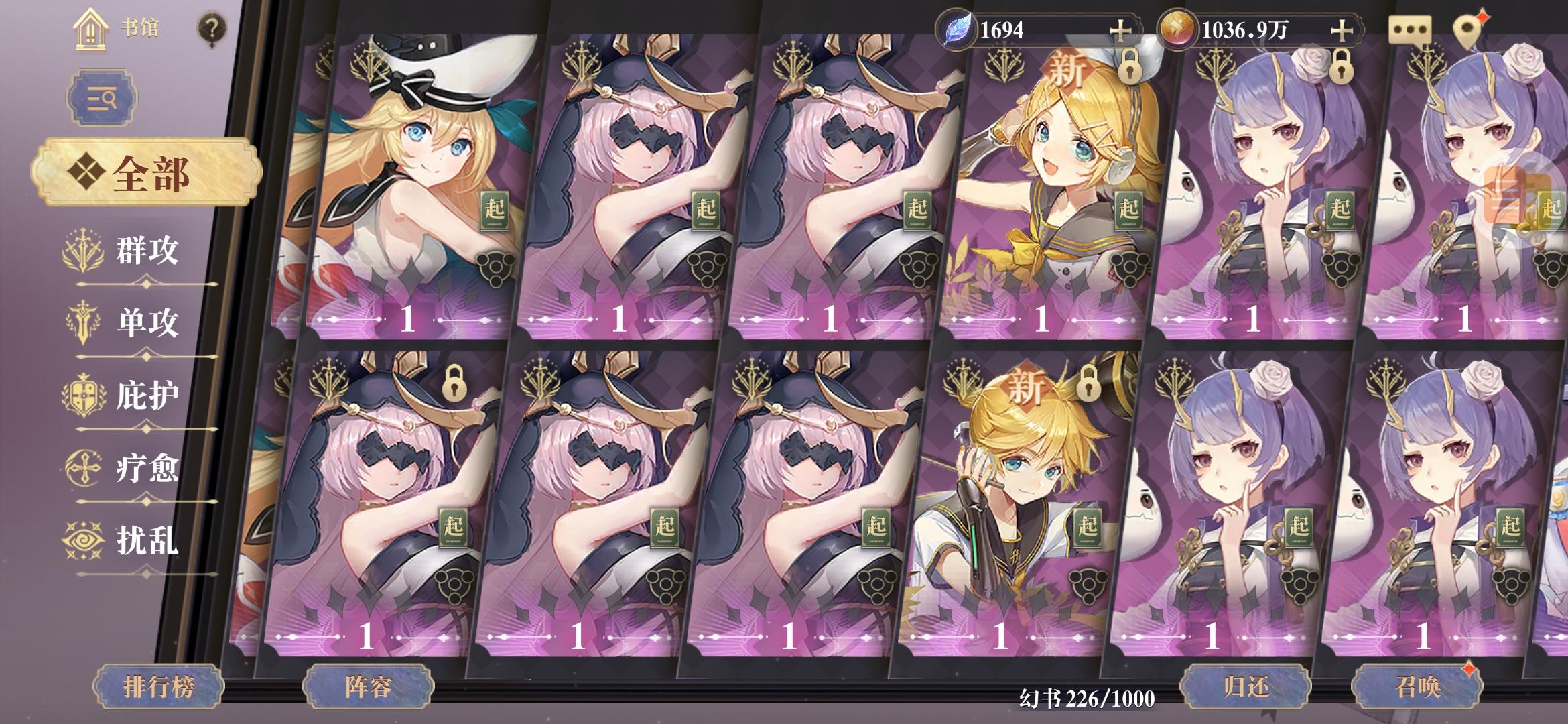Click the 书馆 home library icon
The width and height of the screenshot is (1568, 724).
click(x=90, y=29)
